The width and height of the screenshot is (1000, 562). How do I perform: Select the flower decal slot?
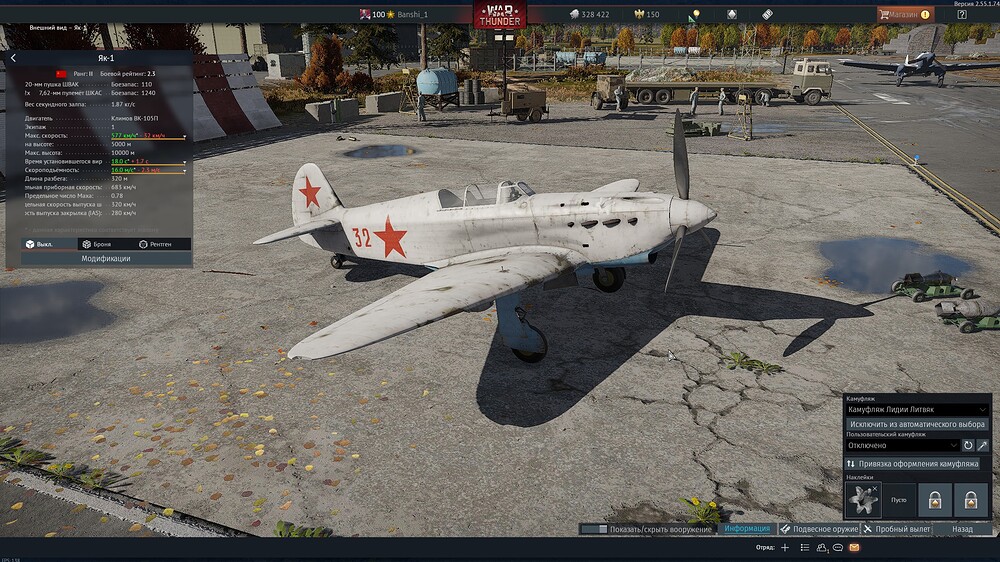coord(863,499)
